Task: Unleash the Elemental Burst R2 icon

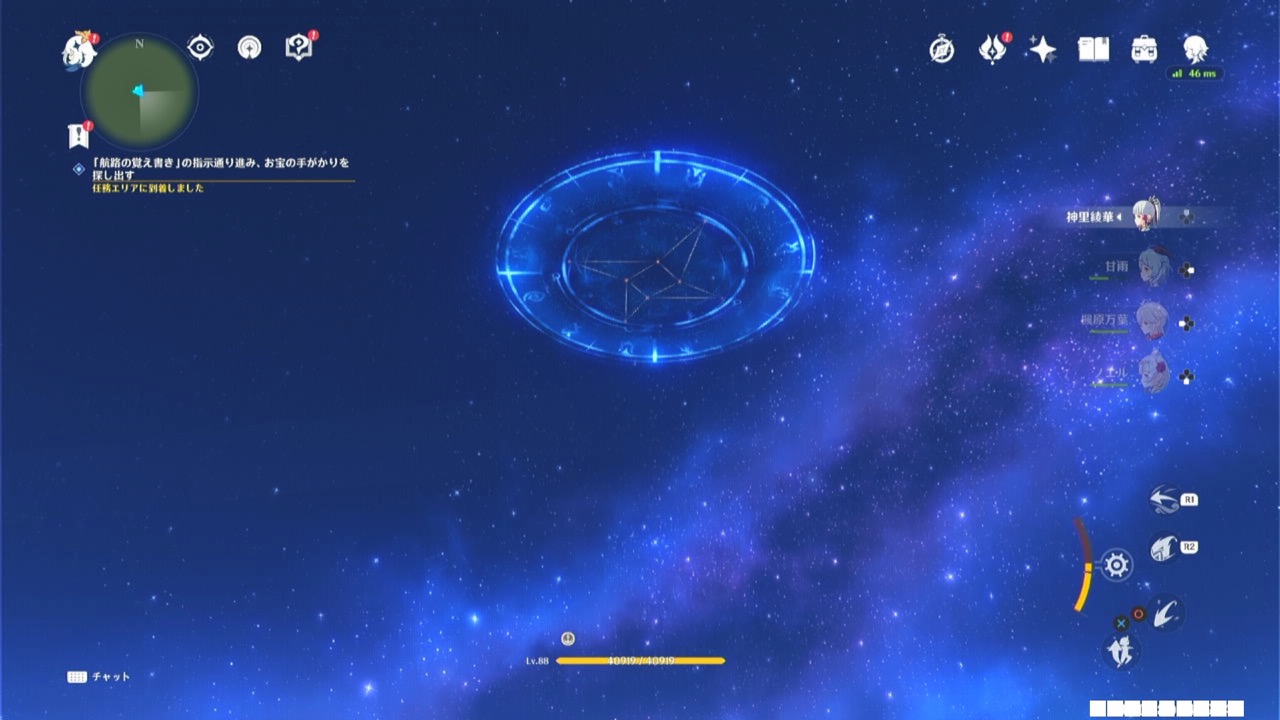Action: tap(1165, 546)
